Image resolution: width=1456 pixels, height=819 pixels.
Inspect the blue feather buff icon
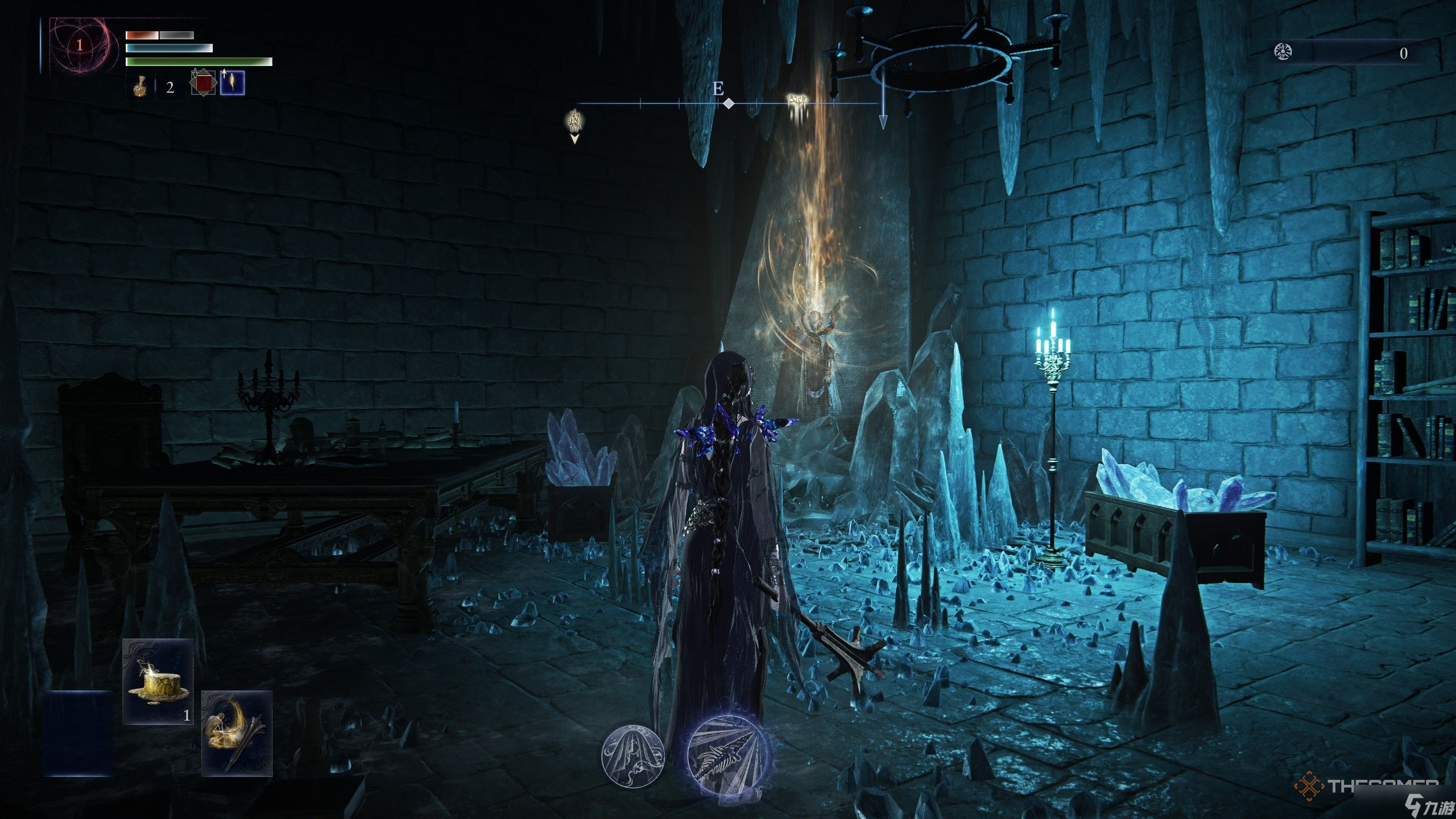(233, 83)
